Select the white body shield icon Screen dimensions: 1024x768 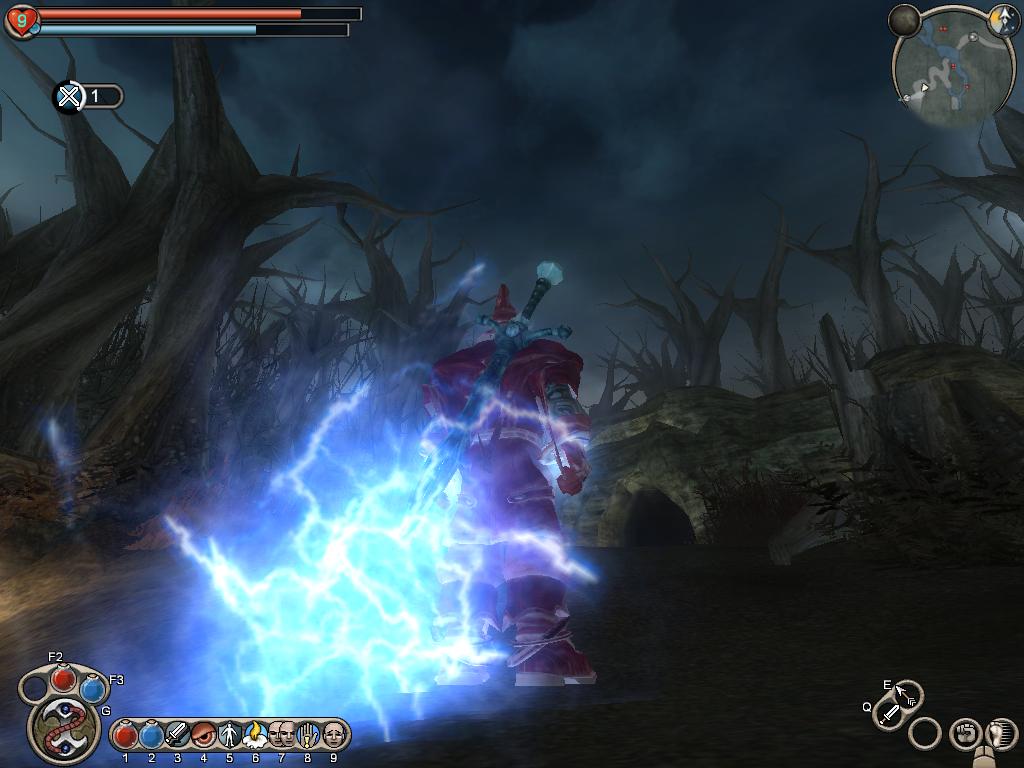click(x=229, y=736)
